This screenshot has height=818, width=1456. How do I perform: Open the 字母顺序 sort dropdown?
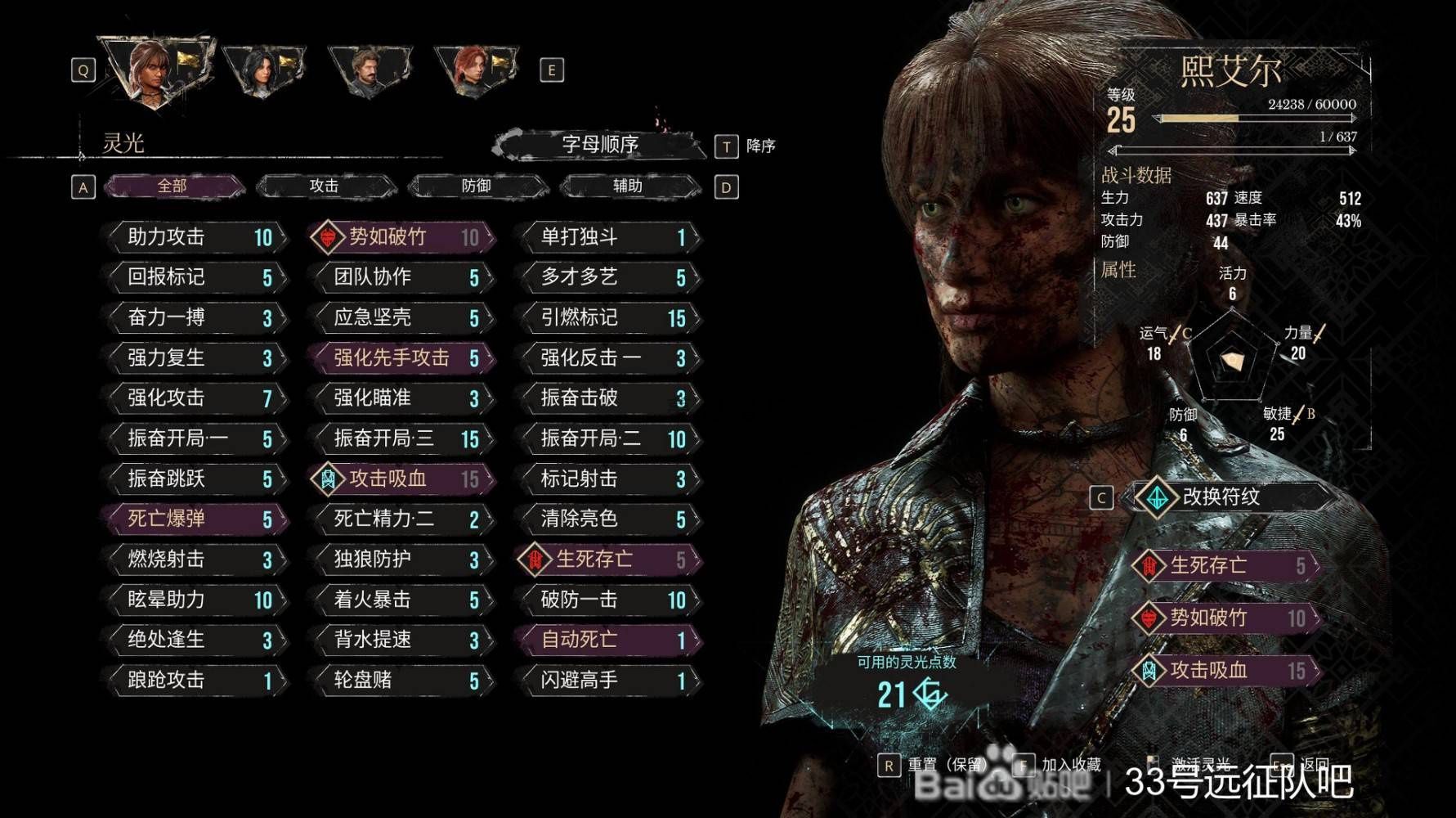(x=600, y=145)
